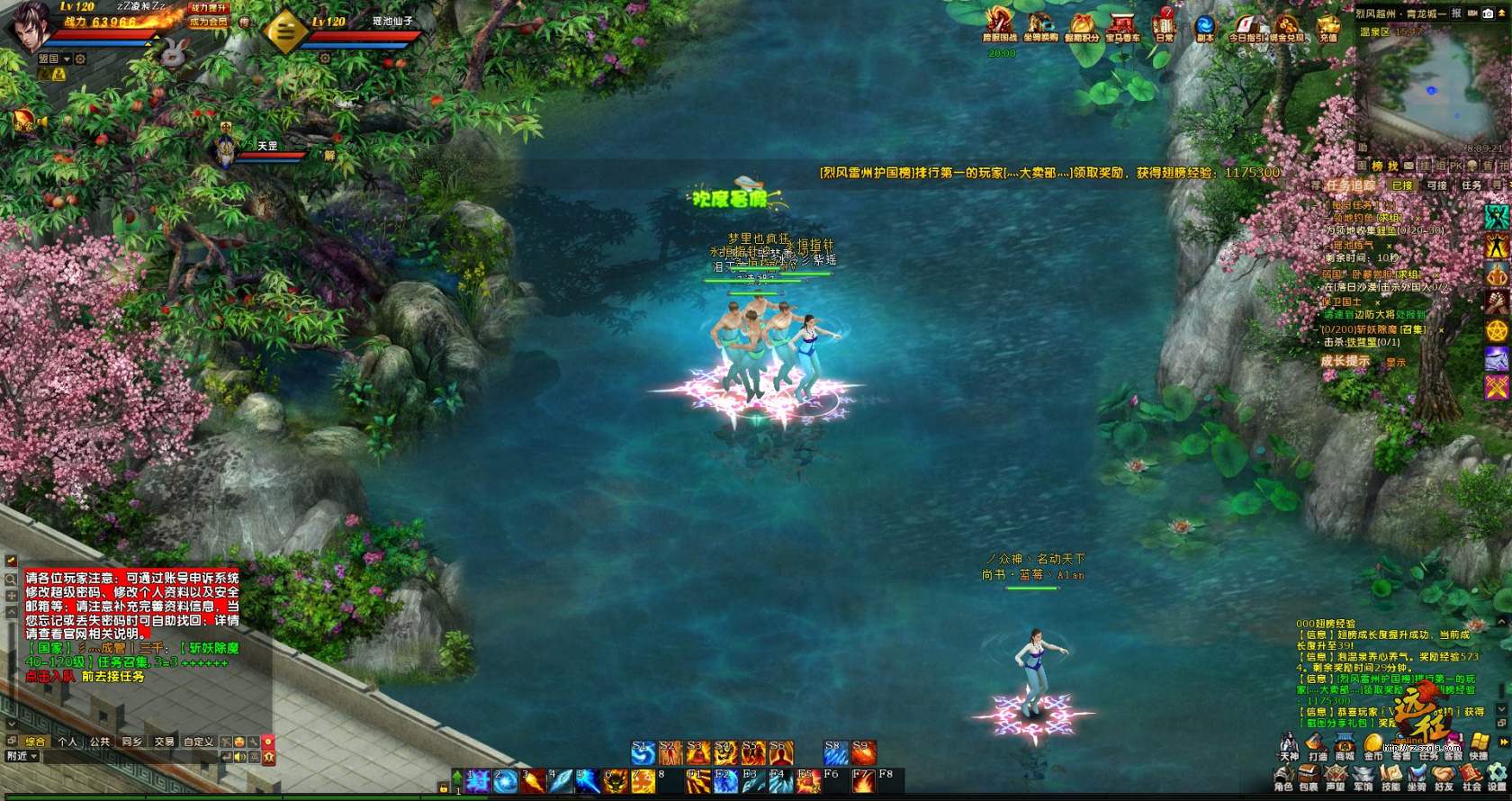Screen dimensions: 1512x801
Task: Switch chat to the 交易 trade tab
Action: tap(164, 742)
